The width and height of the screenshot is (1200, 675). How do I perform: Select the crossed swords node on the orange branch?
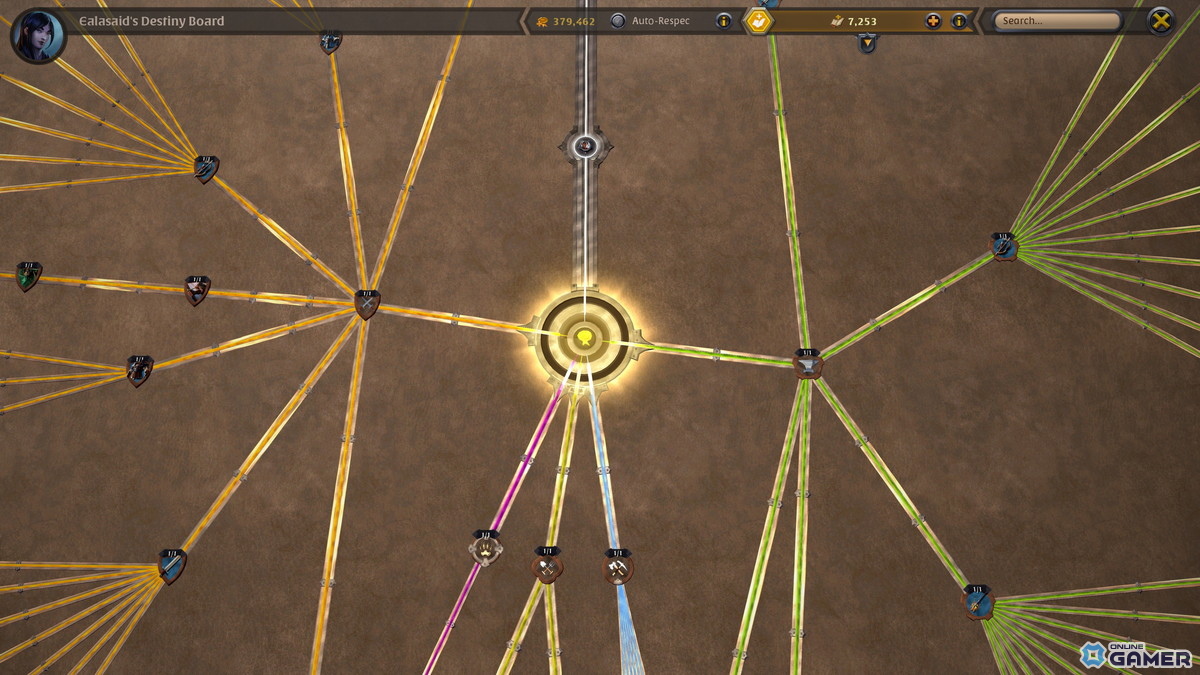pos(367,303)
